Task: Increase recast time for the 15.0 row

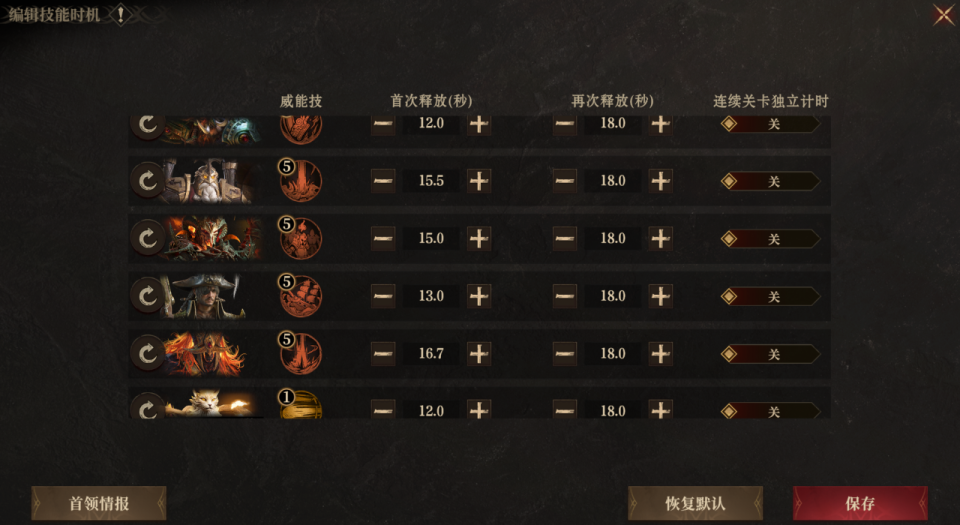Action: point(661,239)
